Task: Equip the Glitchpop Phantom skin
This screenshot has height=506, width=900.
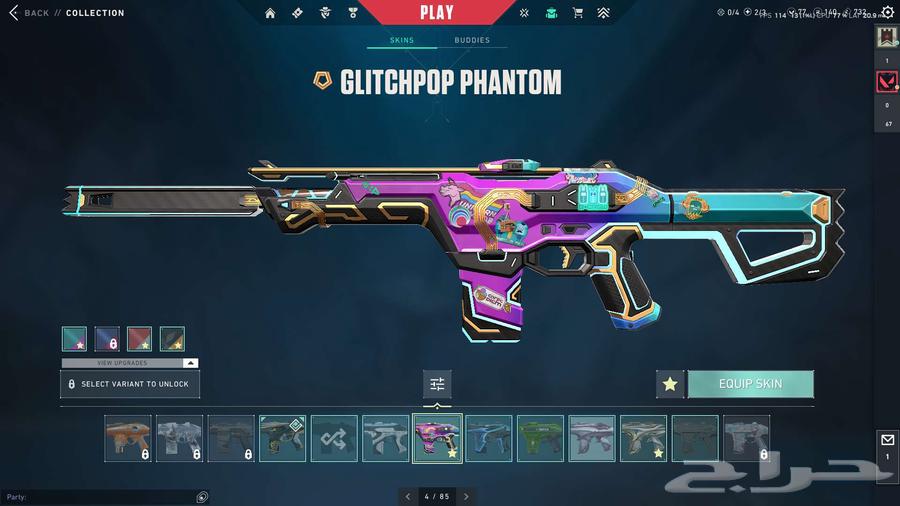Action: [x=750, y=384]
